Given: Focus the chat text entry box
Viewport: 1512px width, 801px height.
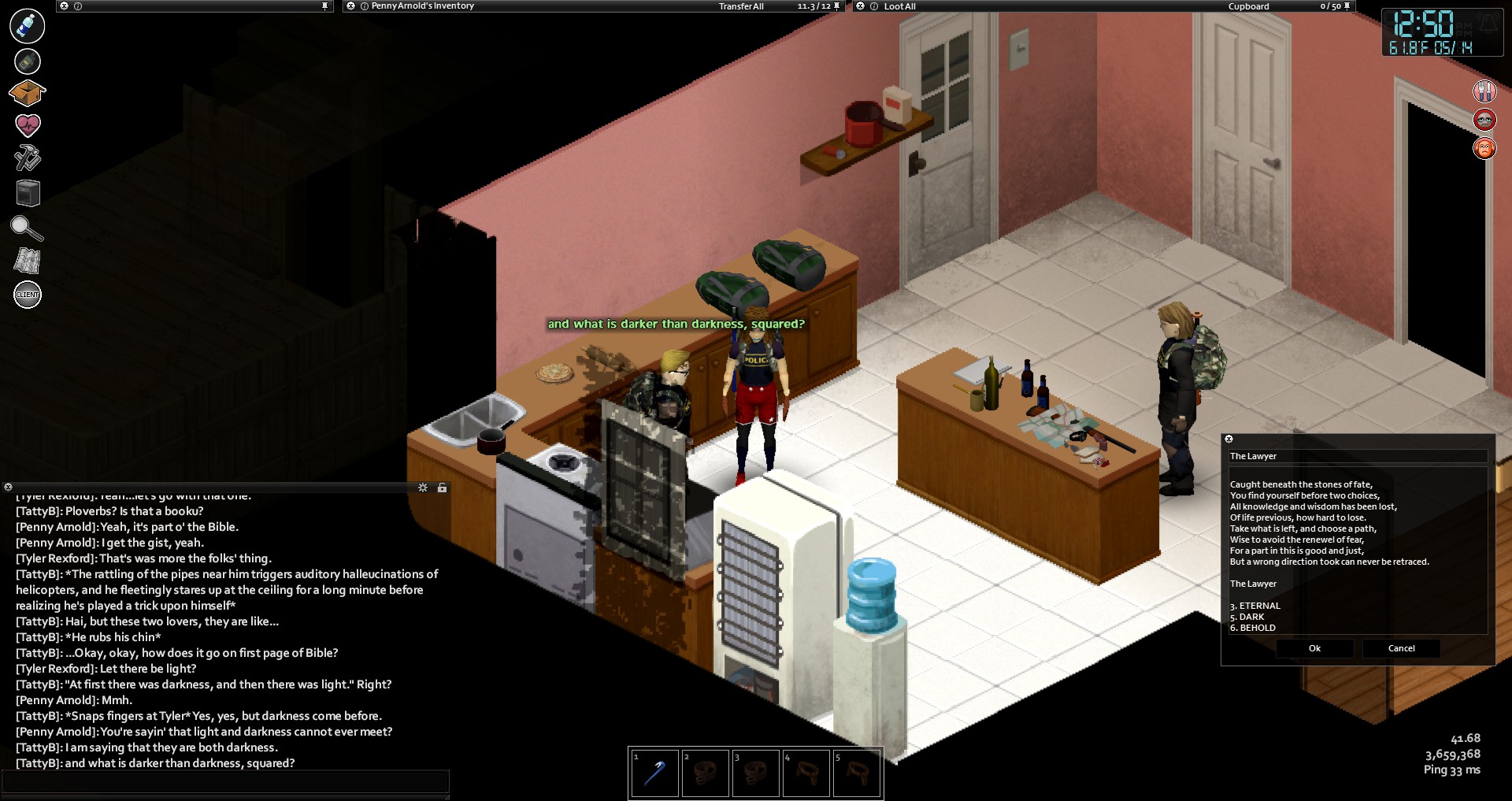Looking at the screenshot, I should tap(225, 781).
